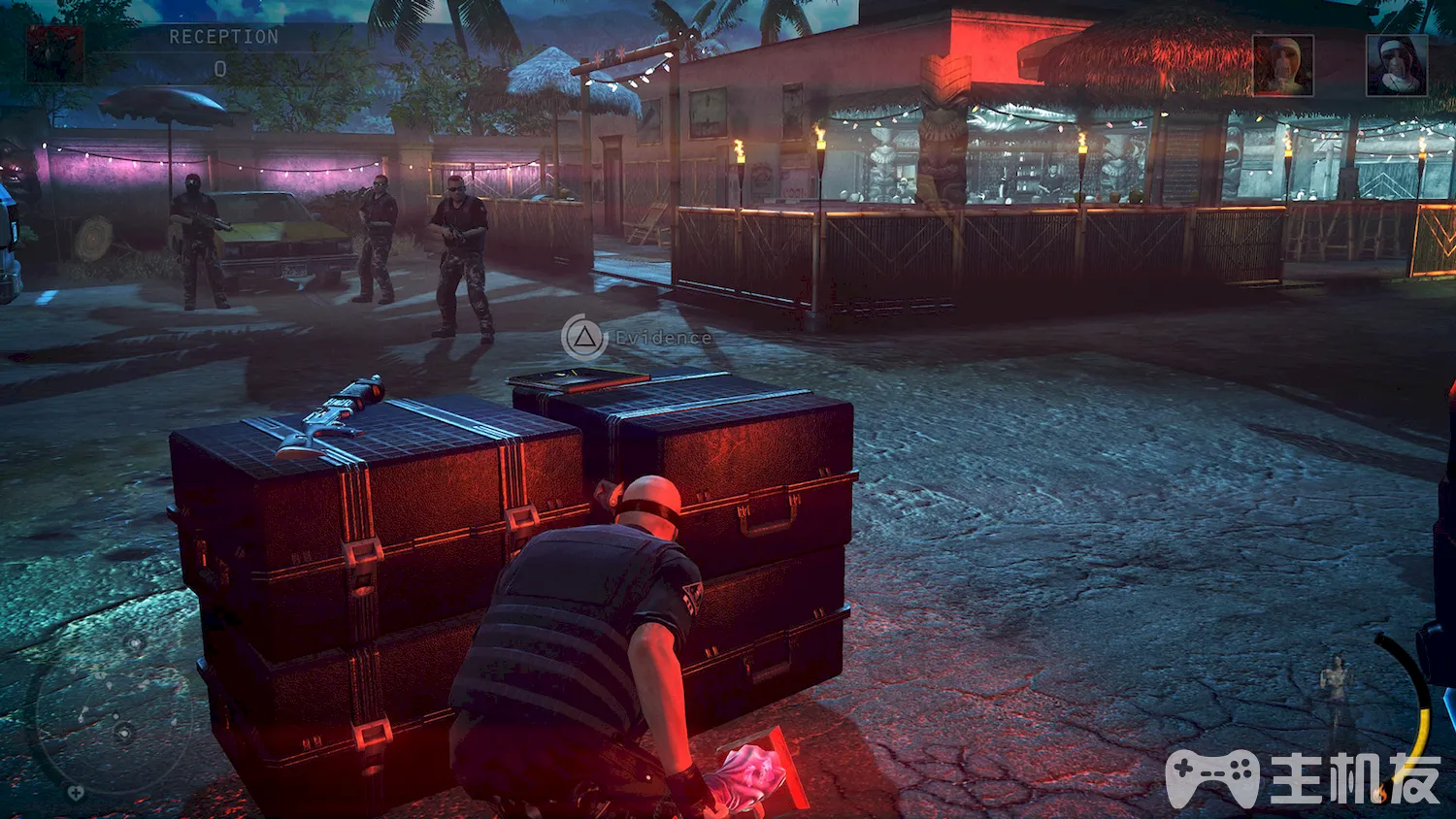
Task: Click the character status figure icon
Action: click(1338, 689)
